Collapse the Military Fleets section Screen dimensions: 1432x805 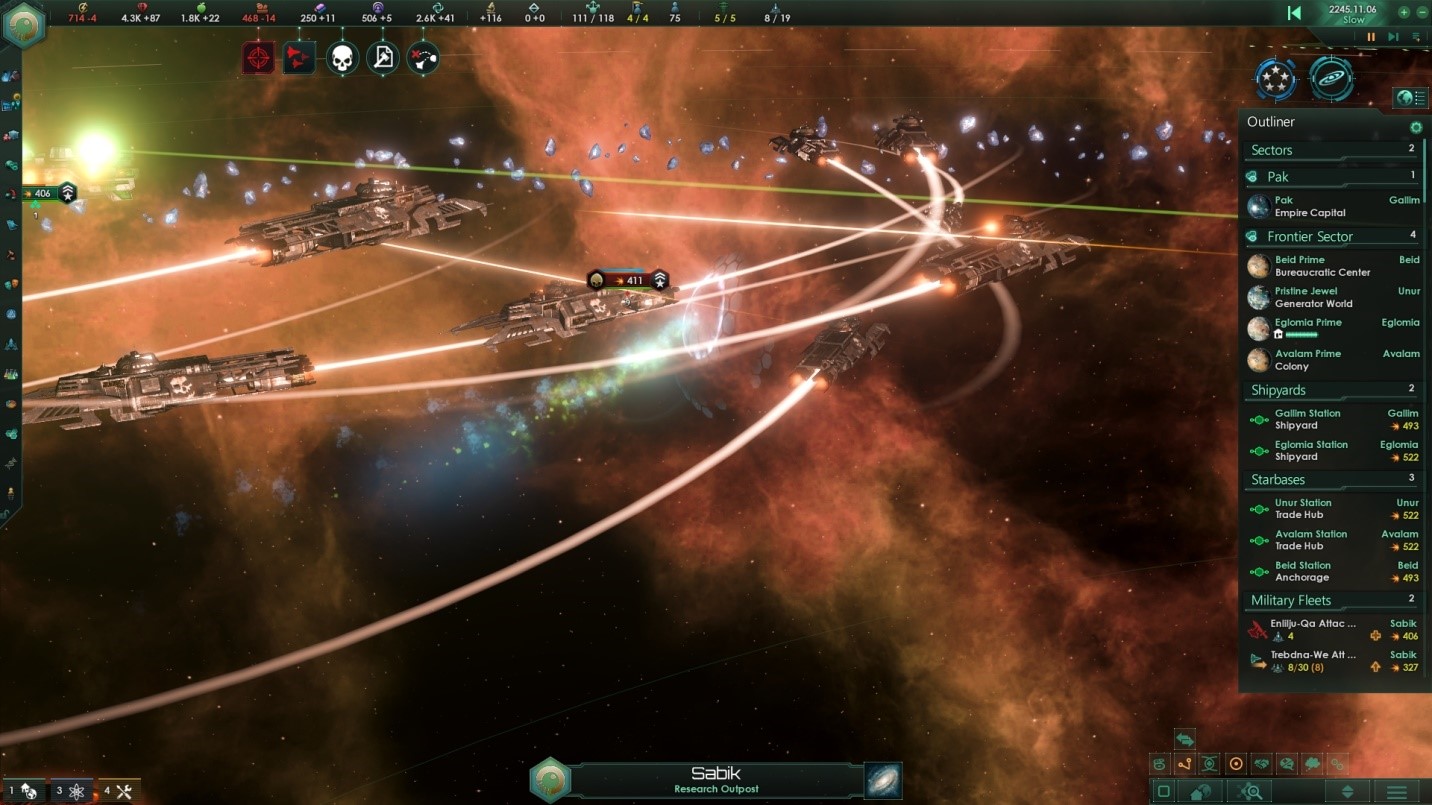pyautogui.click(x=1293, y=599)
